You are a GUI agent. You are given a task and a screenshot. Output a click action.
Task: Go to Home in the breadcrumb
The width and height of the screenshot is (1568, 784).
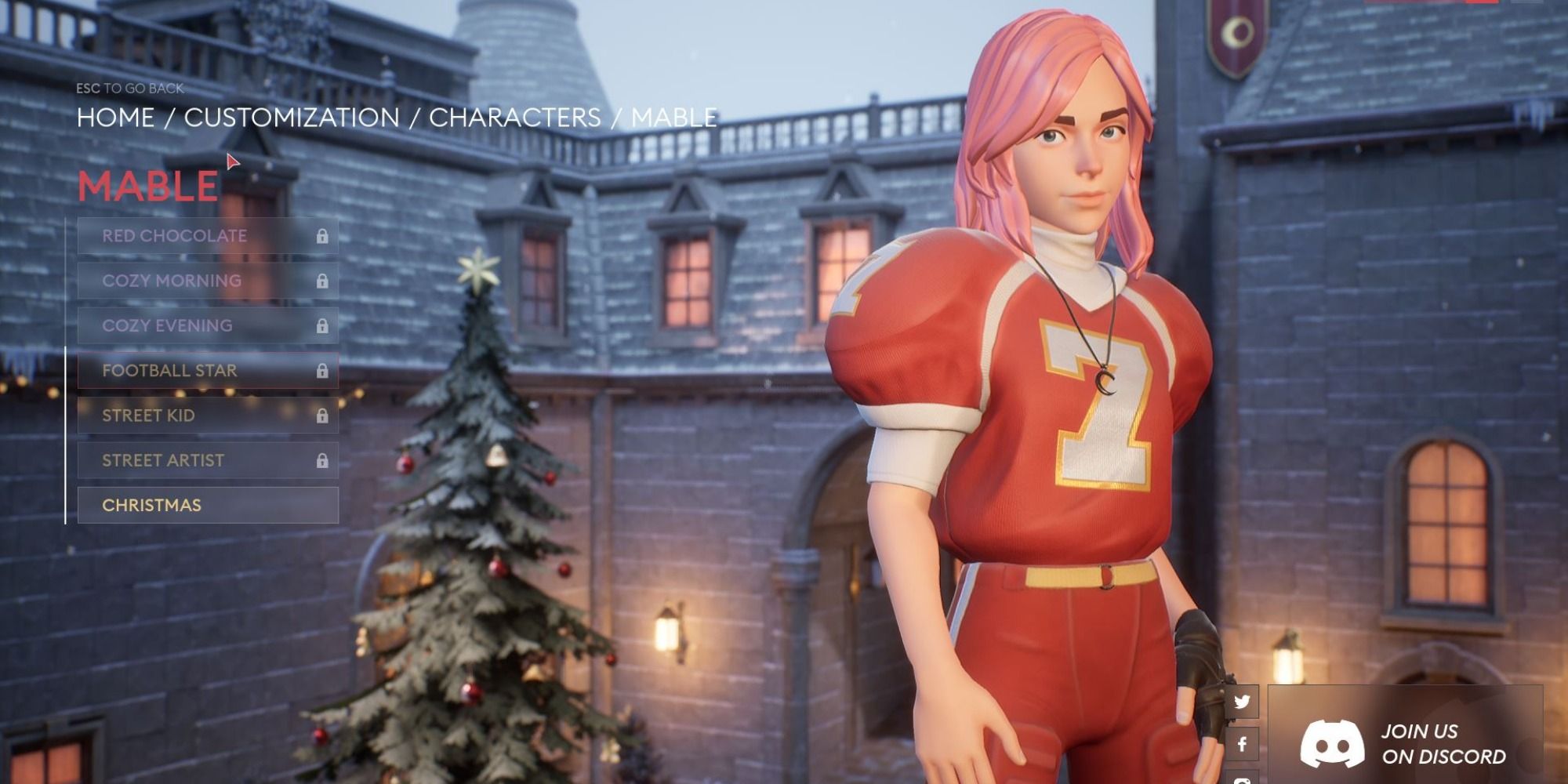point(115,118)
